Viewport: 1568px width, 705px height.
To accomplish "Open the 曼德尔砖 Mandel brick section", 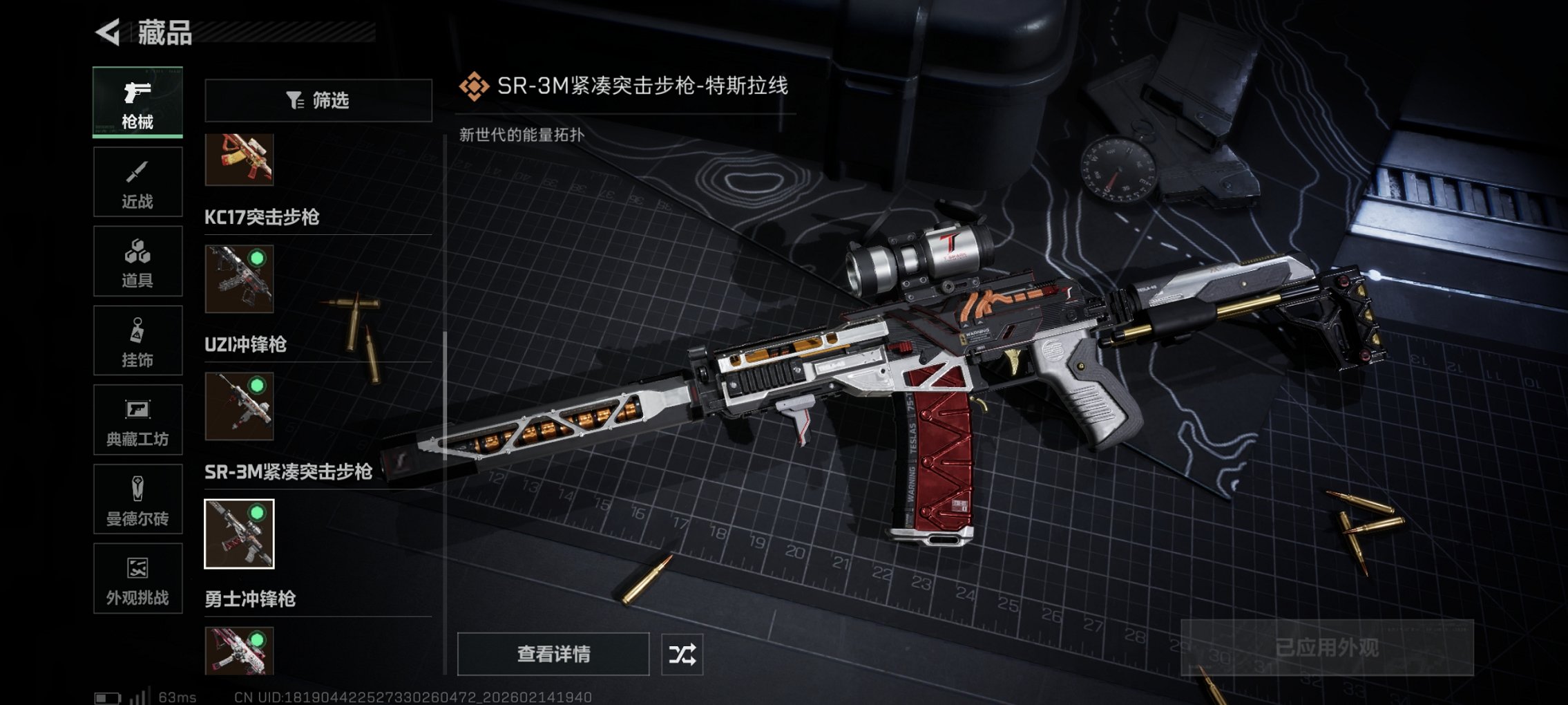I will pyautogui.click(x=137, y=500).
